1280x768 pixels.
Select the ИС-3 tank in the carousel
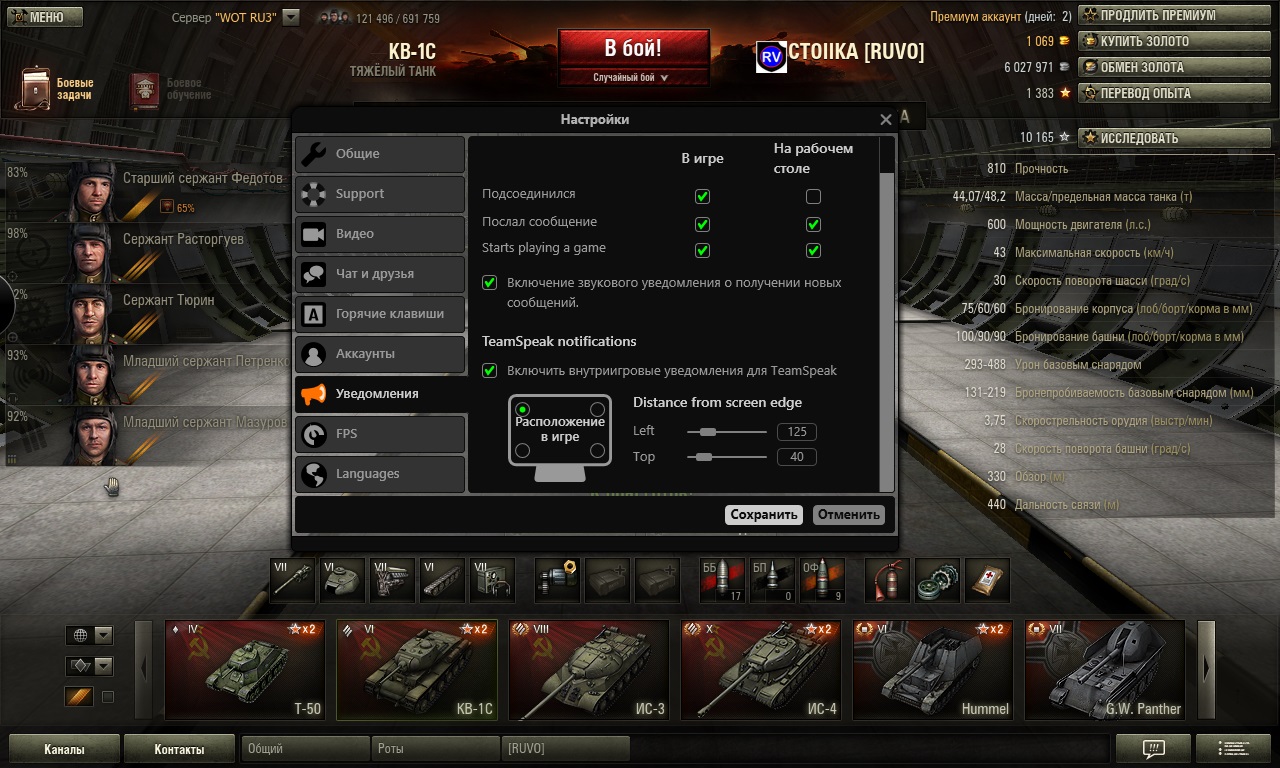(x=588, y=670)
